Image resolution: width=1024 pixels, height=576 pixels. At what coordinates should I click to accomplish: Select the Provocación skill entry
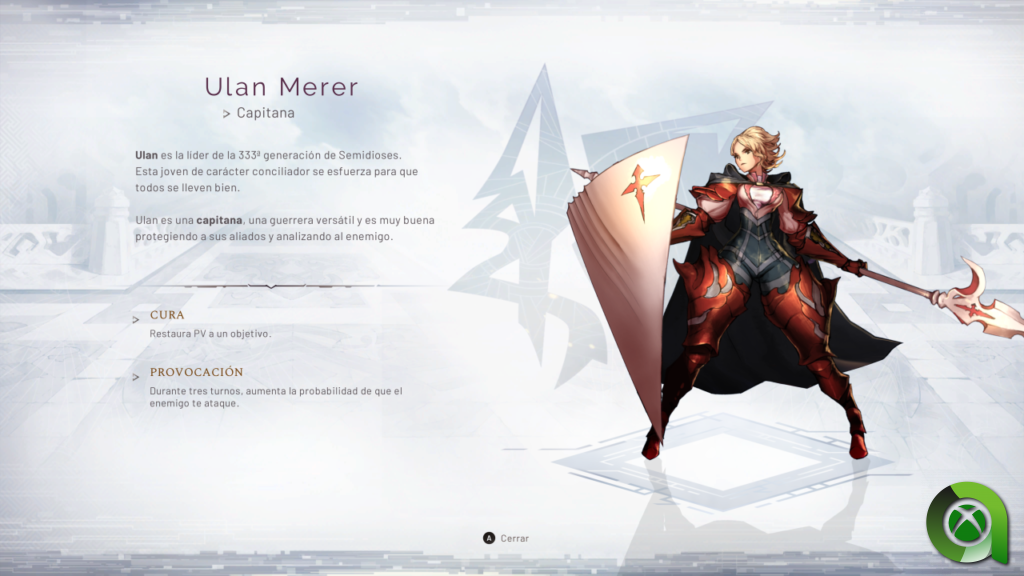(x=196, y=372)
